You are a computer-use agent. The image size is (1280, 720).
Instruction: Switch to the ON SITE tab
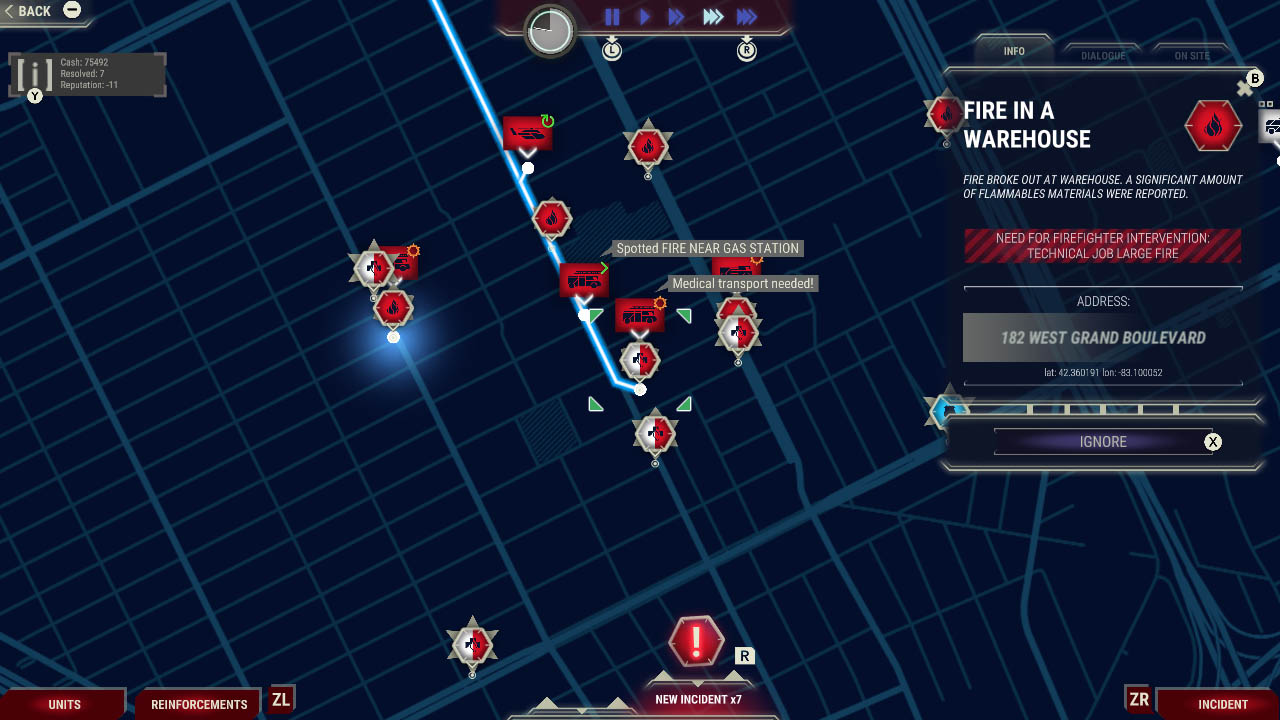pyautogui.click(x=1191, y=55)
